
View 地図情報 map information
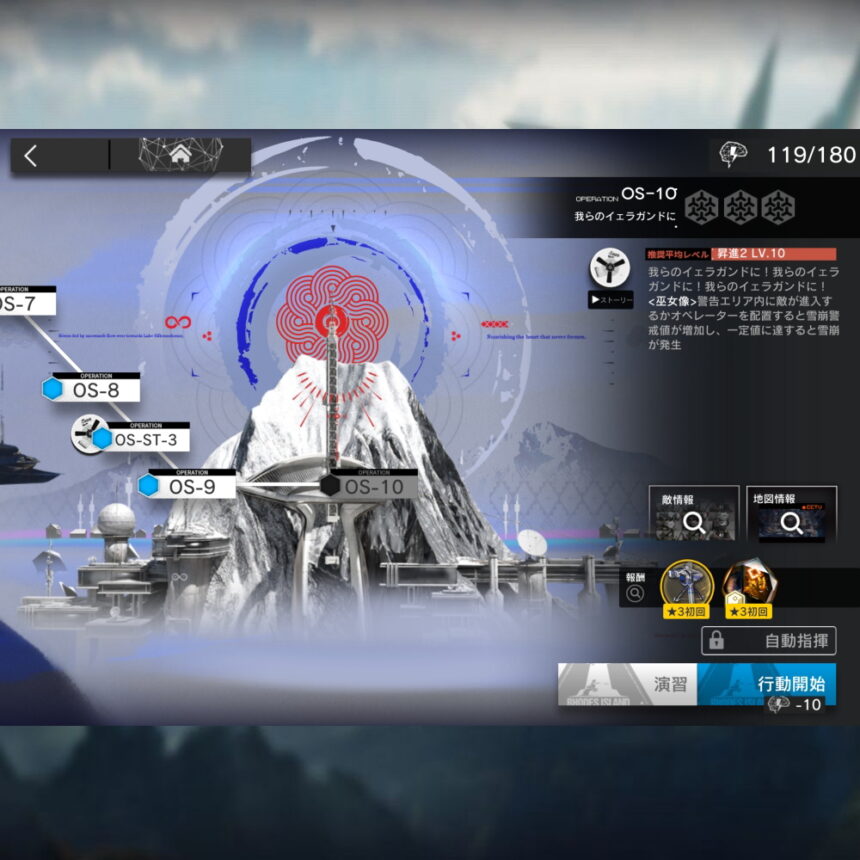click(x=791, y=516)
